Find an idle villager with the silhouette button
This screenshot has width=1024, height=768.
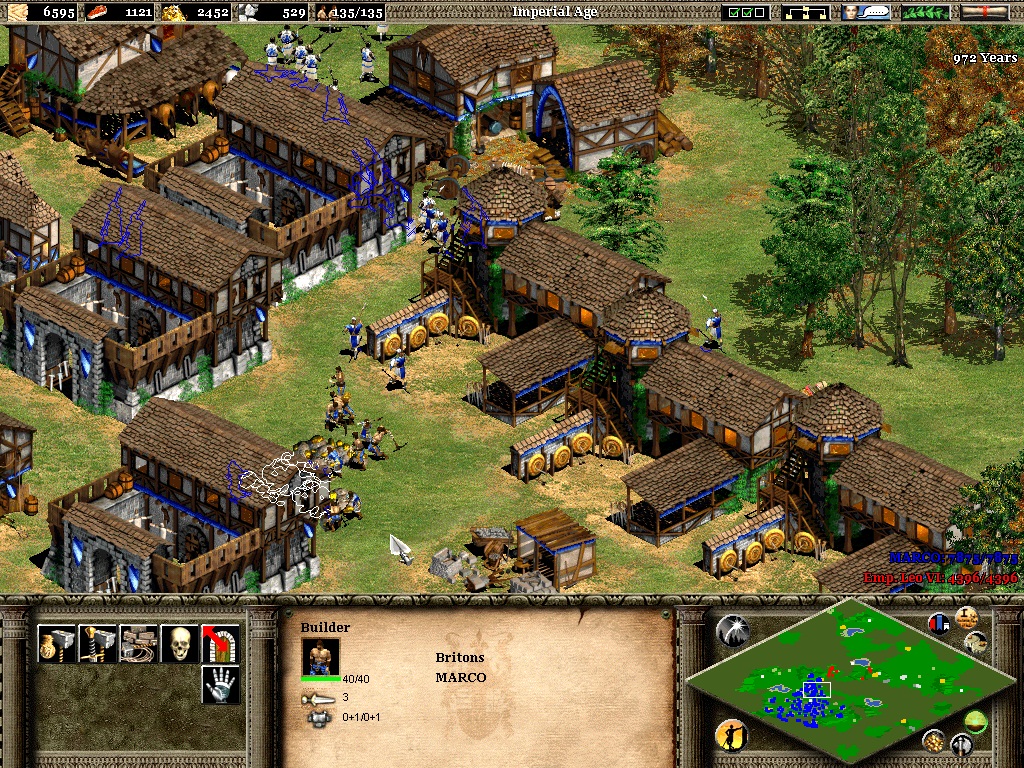point(731,736)
